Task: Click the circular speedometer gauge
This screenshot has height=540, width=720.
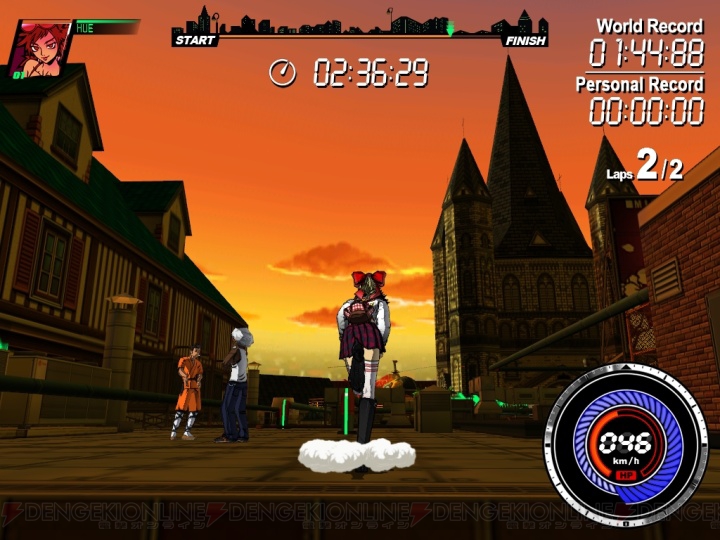Action: tap(627, 441)
